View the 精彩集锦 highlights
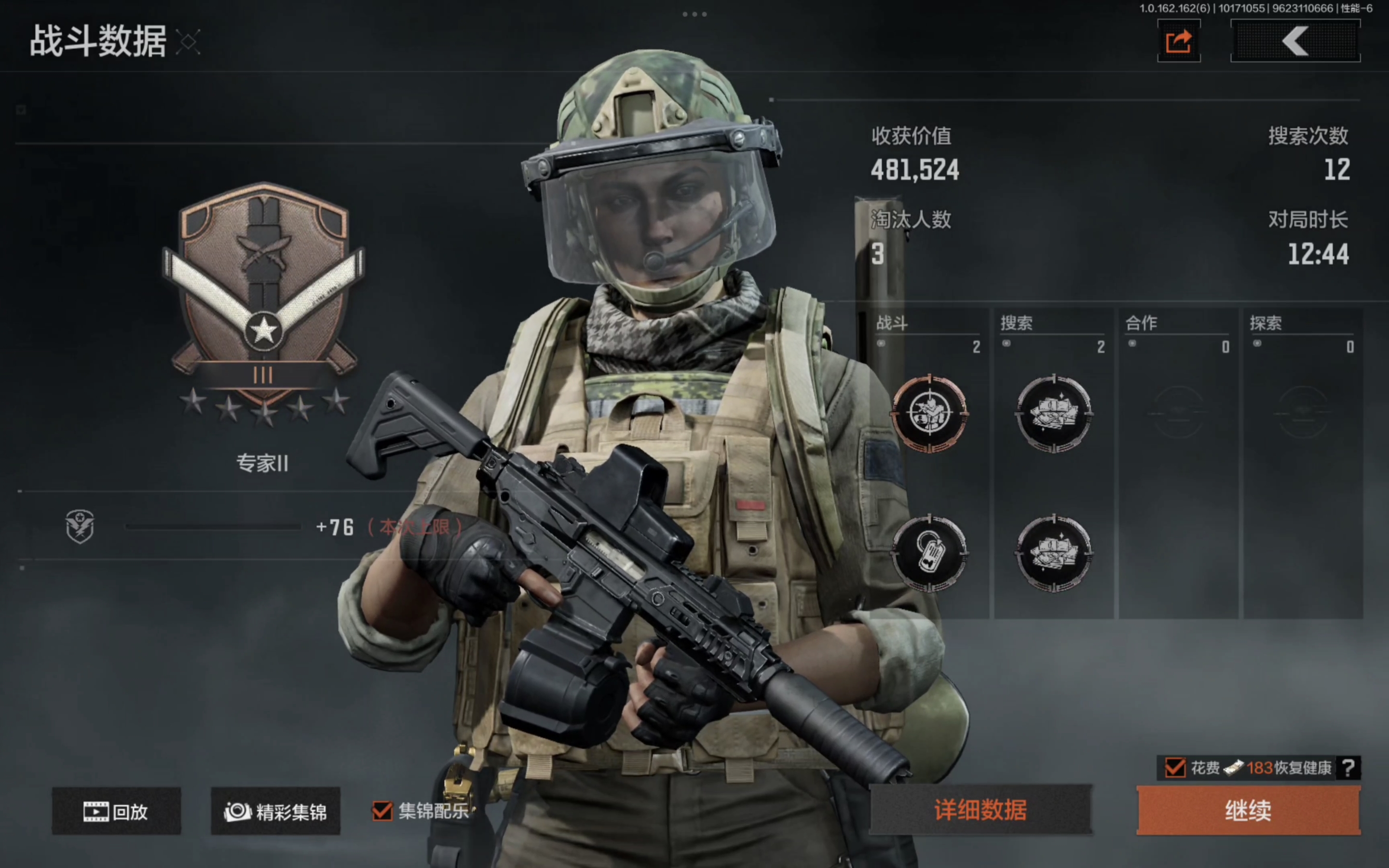Viewport: 1389px width, 868px height. pyautogui.click(x=275, y=811)
